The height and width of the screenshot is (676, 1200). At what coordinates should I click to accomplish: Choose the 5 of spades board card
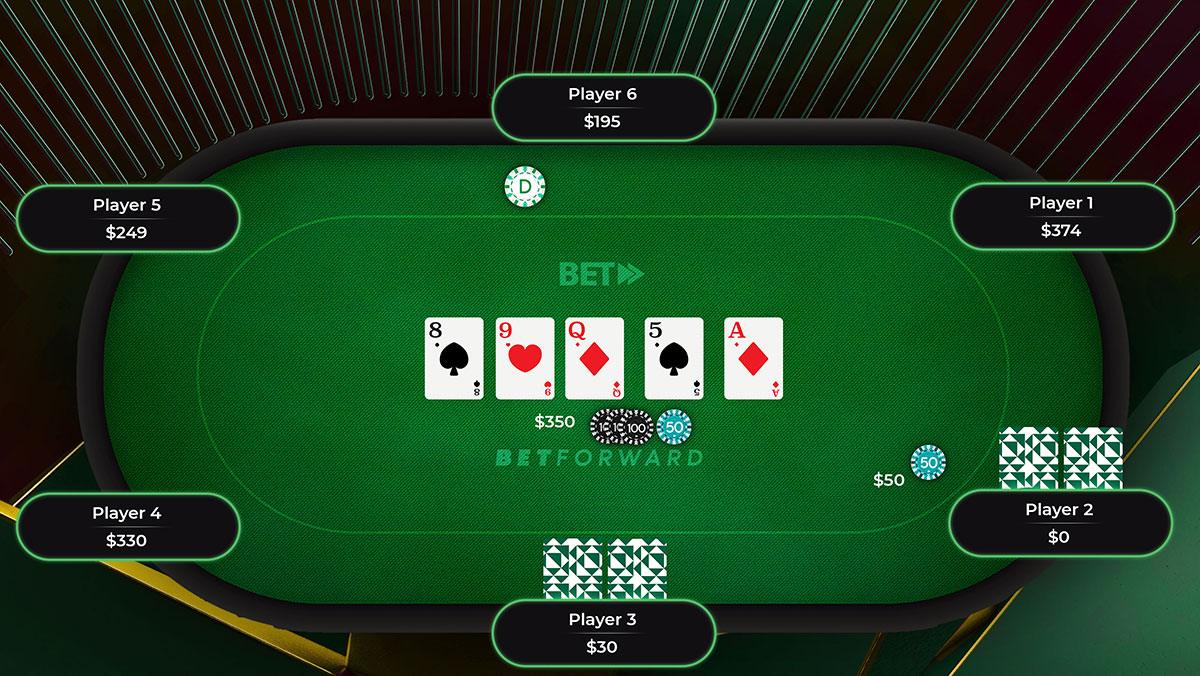tap(674, 359)
